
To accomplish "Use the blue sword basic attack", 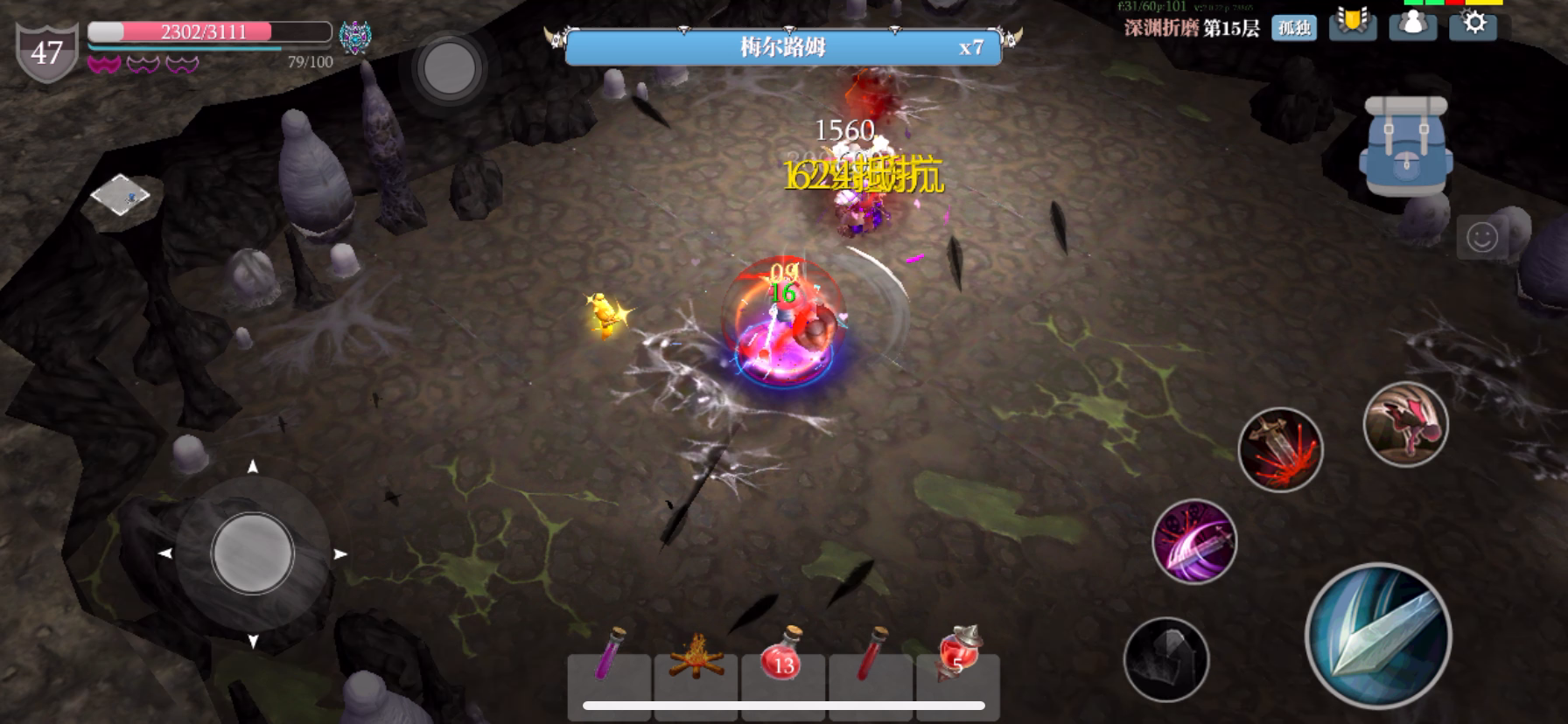I will coord(1378,635).
